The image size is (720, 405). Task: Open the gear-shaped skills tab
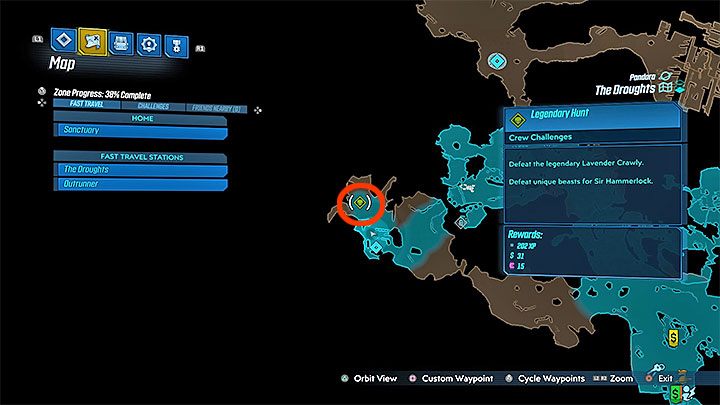149,43
